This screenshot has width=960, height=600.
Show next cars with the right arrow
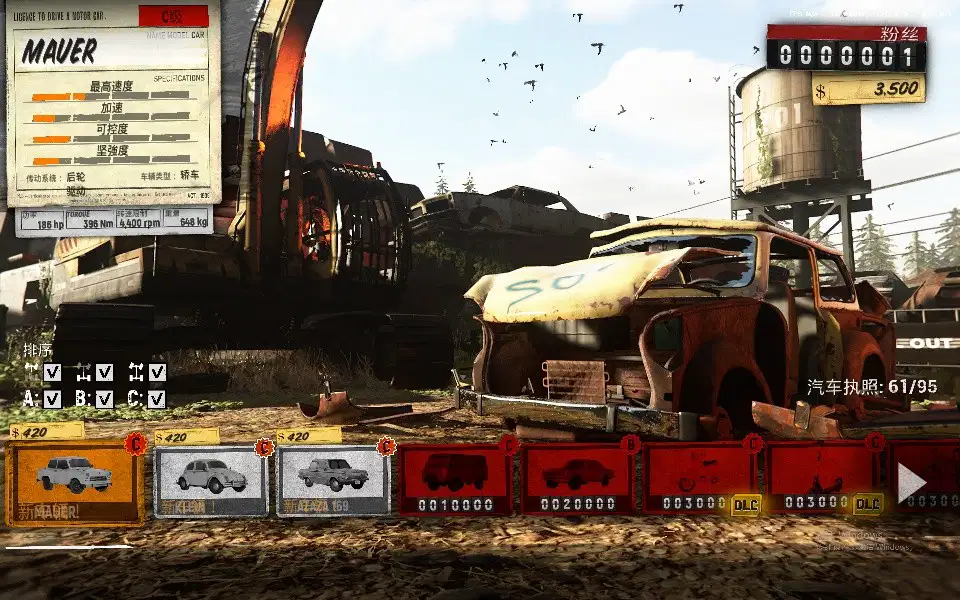point(911,483)
